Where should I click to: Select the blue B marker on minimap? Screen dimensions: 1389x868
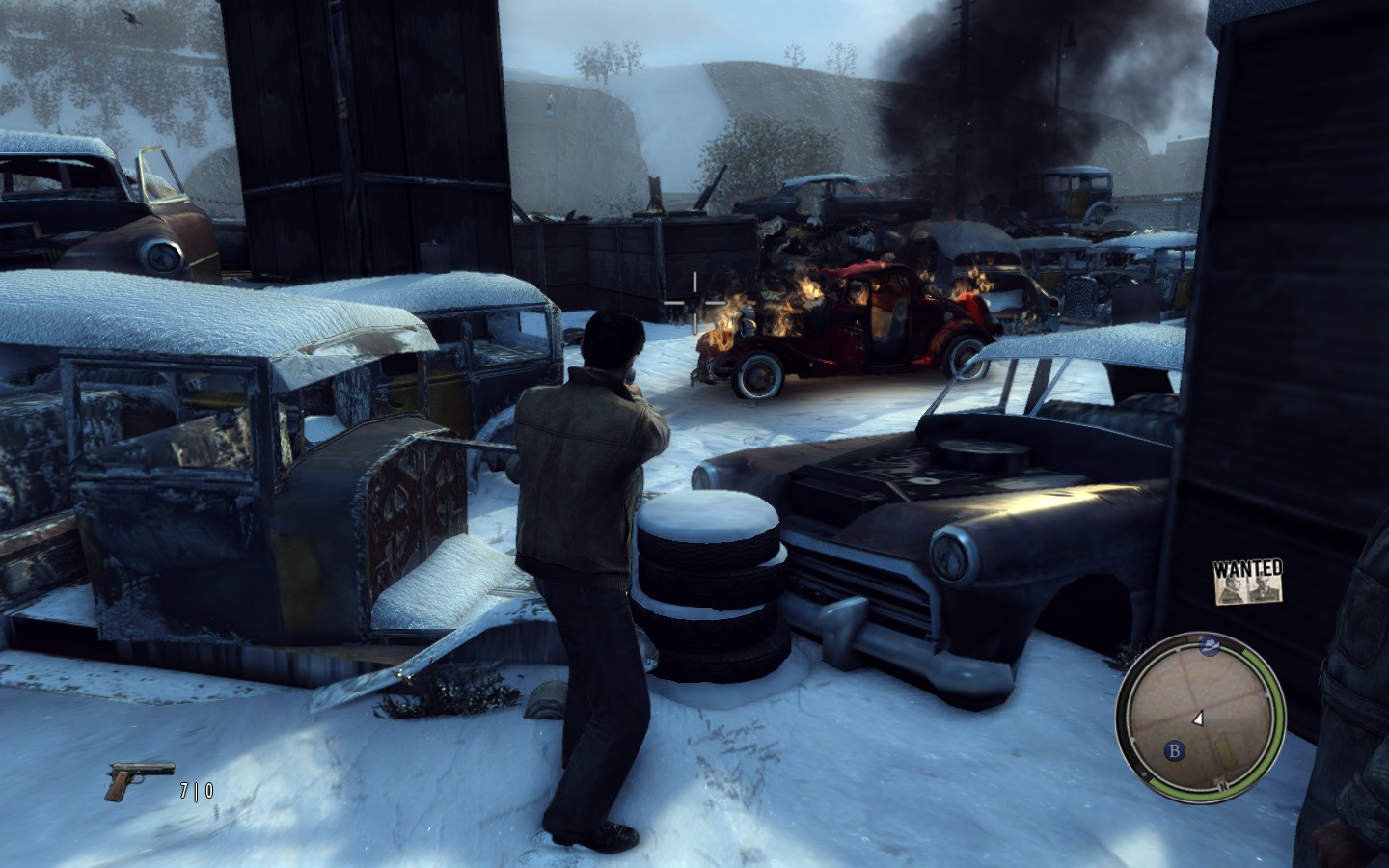(1175, 748)
